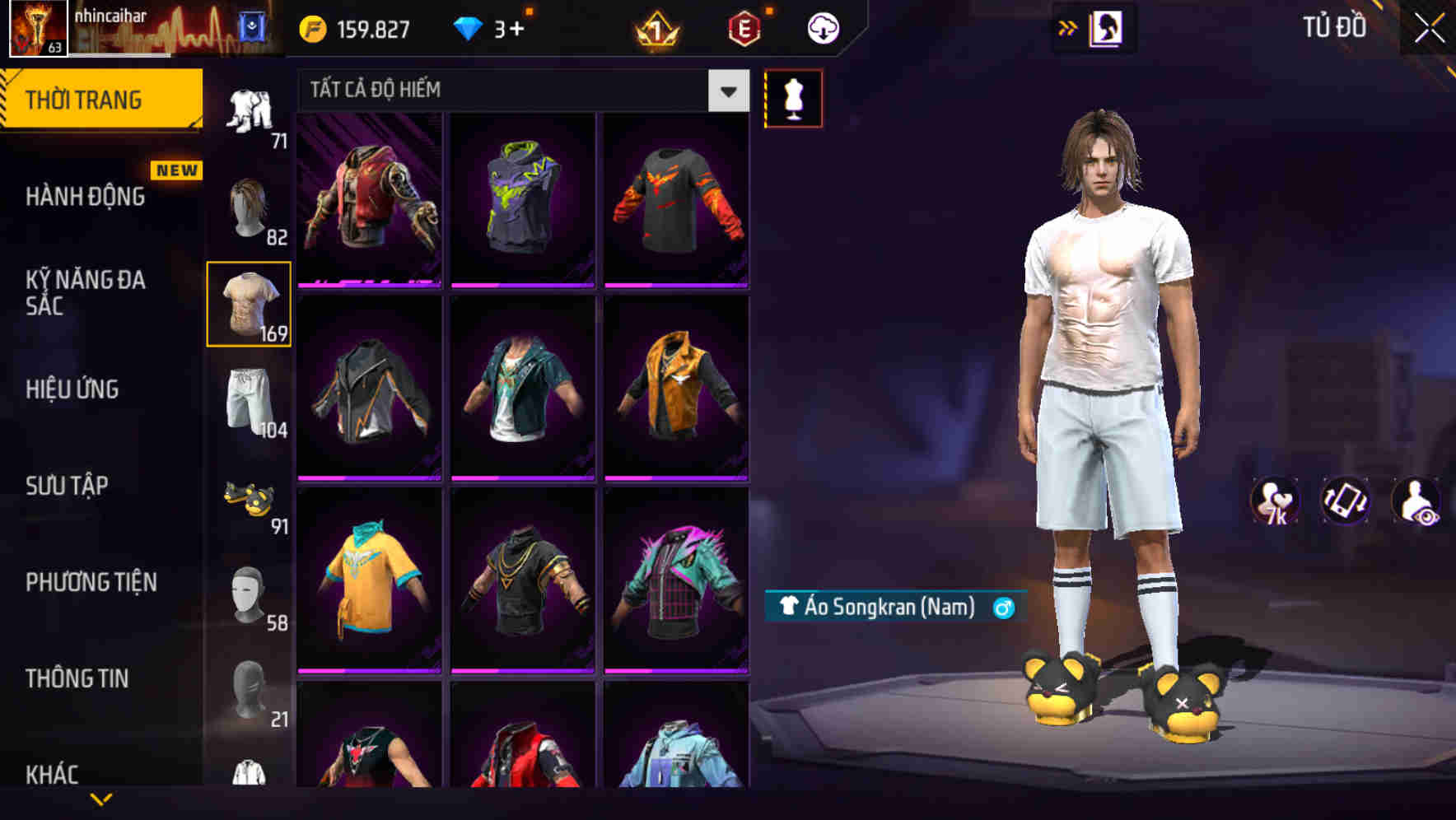Click the cloud download icon in top bar
Viewport: 1456px width, 820px height.
coord(821,27)
